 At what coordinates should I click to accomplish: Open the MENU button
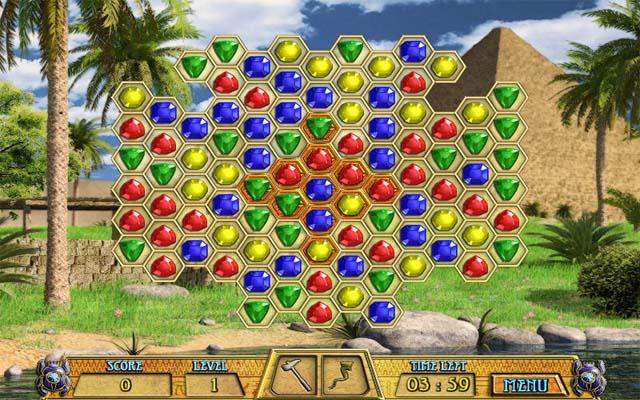pos(527,384)
